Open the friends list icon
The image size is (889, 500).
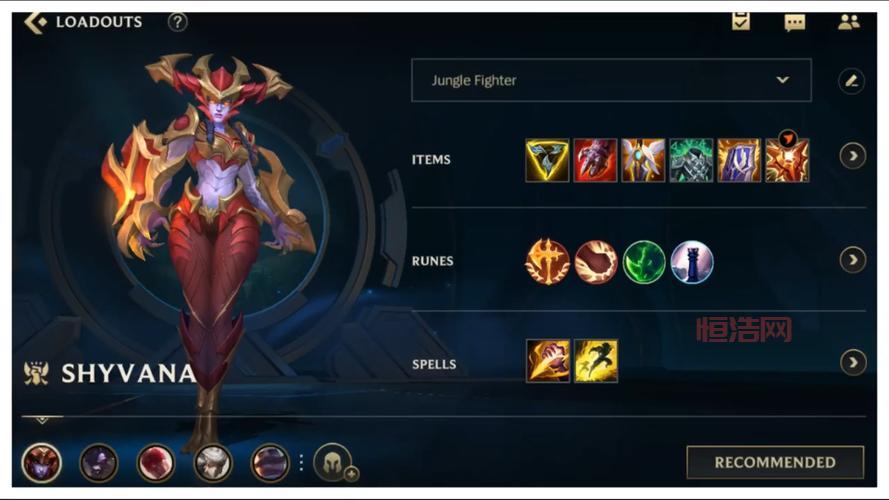[848, 22]
